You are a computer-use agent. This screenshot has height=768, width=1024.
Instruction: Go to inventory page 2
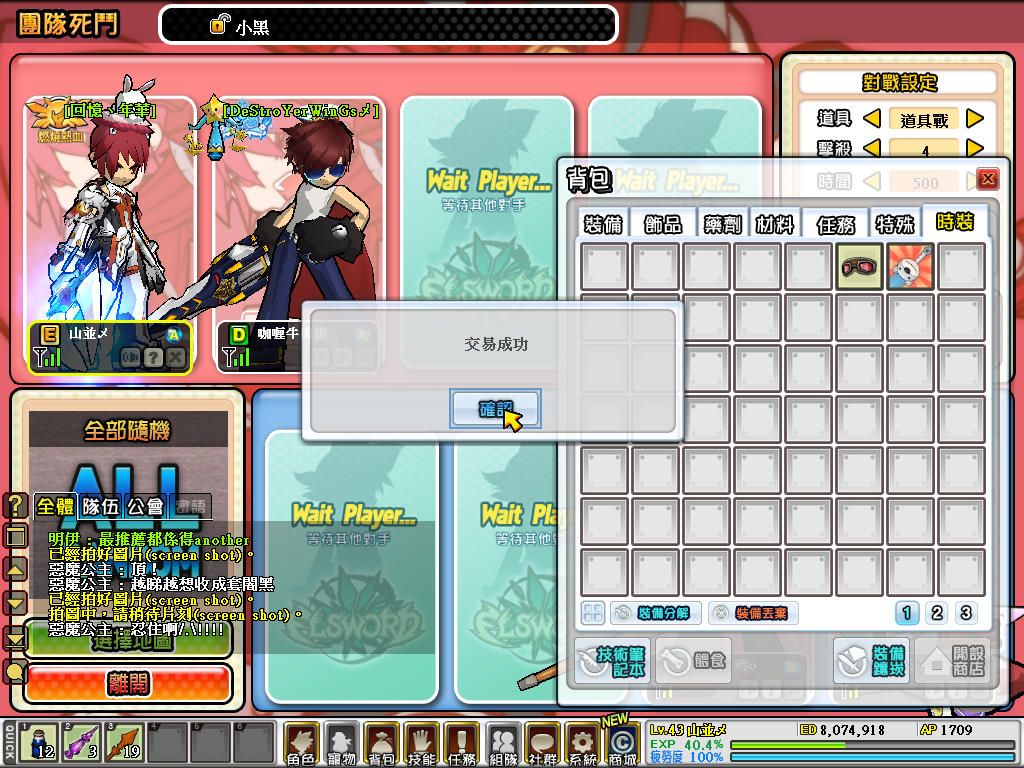(x=937, y=613)
